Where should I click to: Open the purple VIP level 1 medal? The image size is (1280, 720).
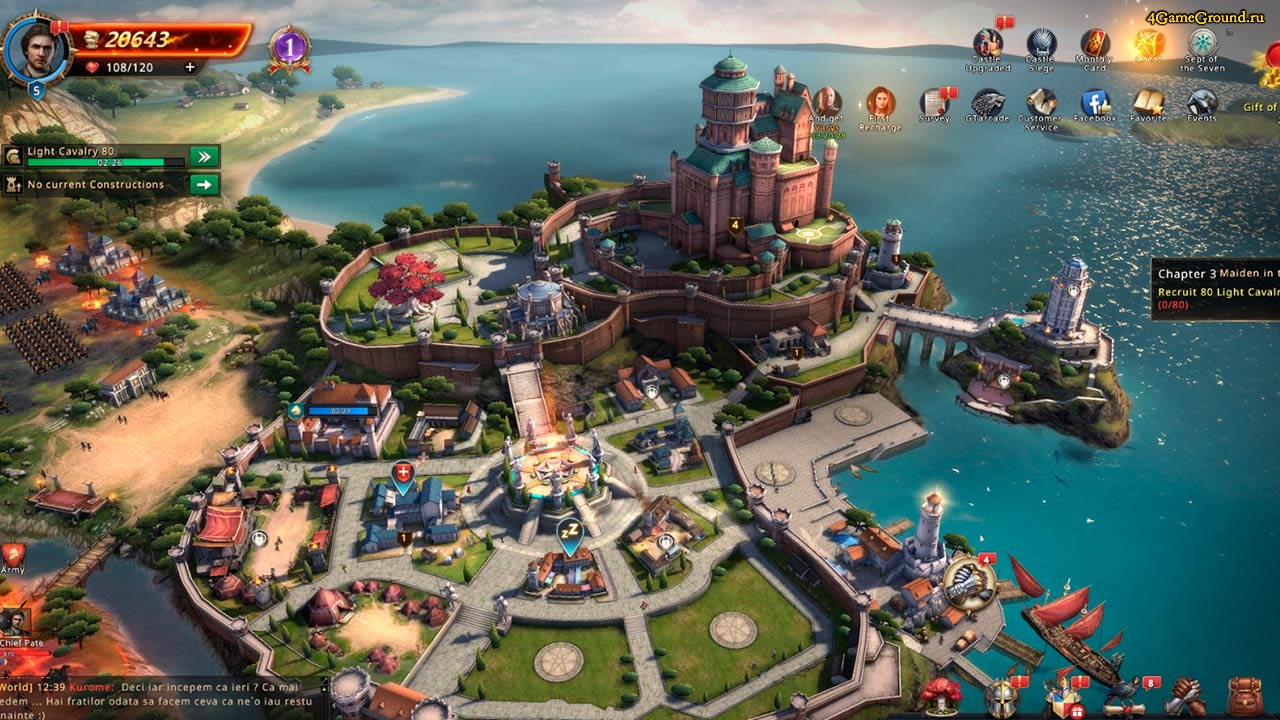tap(289, 48)
